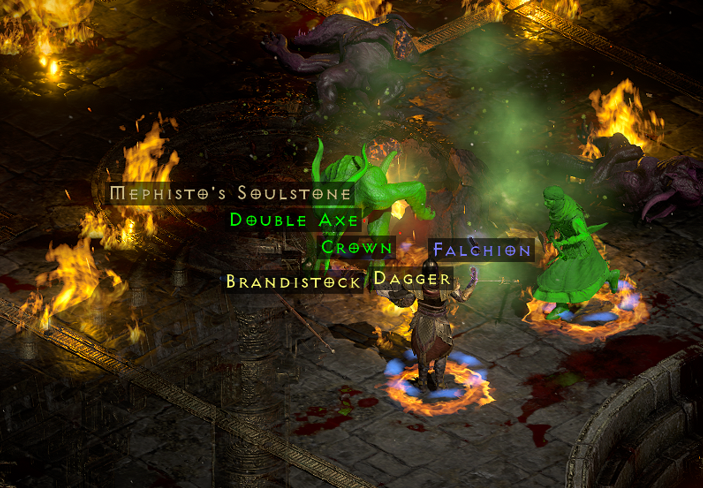Screen dimensions: 703x488
Task: Loot the Dagger item label
Action: 412,279
